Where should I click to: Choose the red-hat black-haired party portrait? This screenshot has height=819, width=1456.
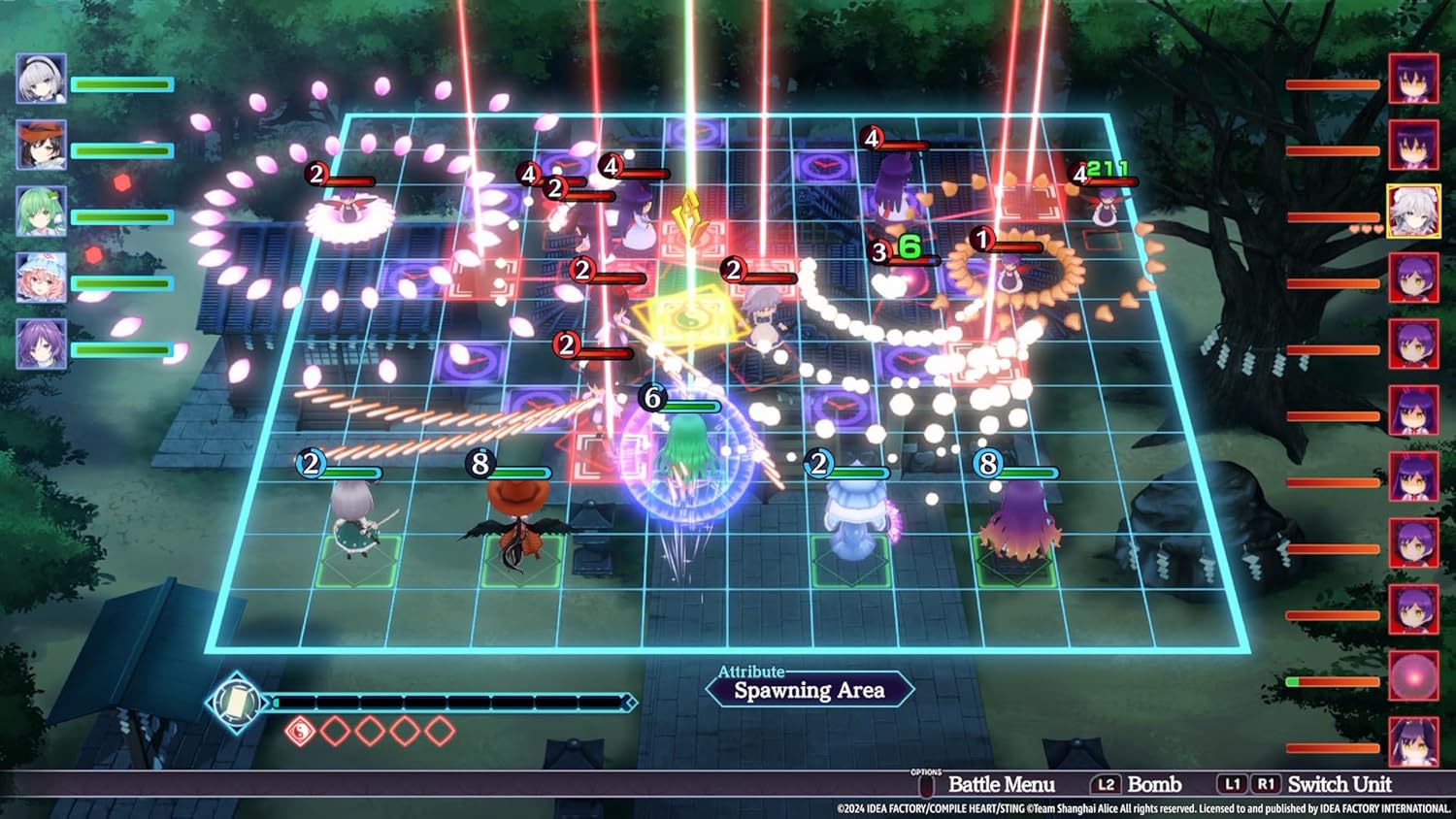(x=41, y=146)
